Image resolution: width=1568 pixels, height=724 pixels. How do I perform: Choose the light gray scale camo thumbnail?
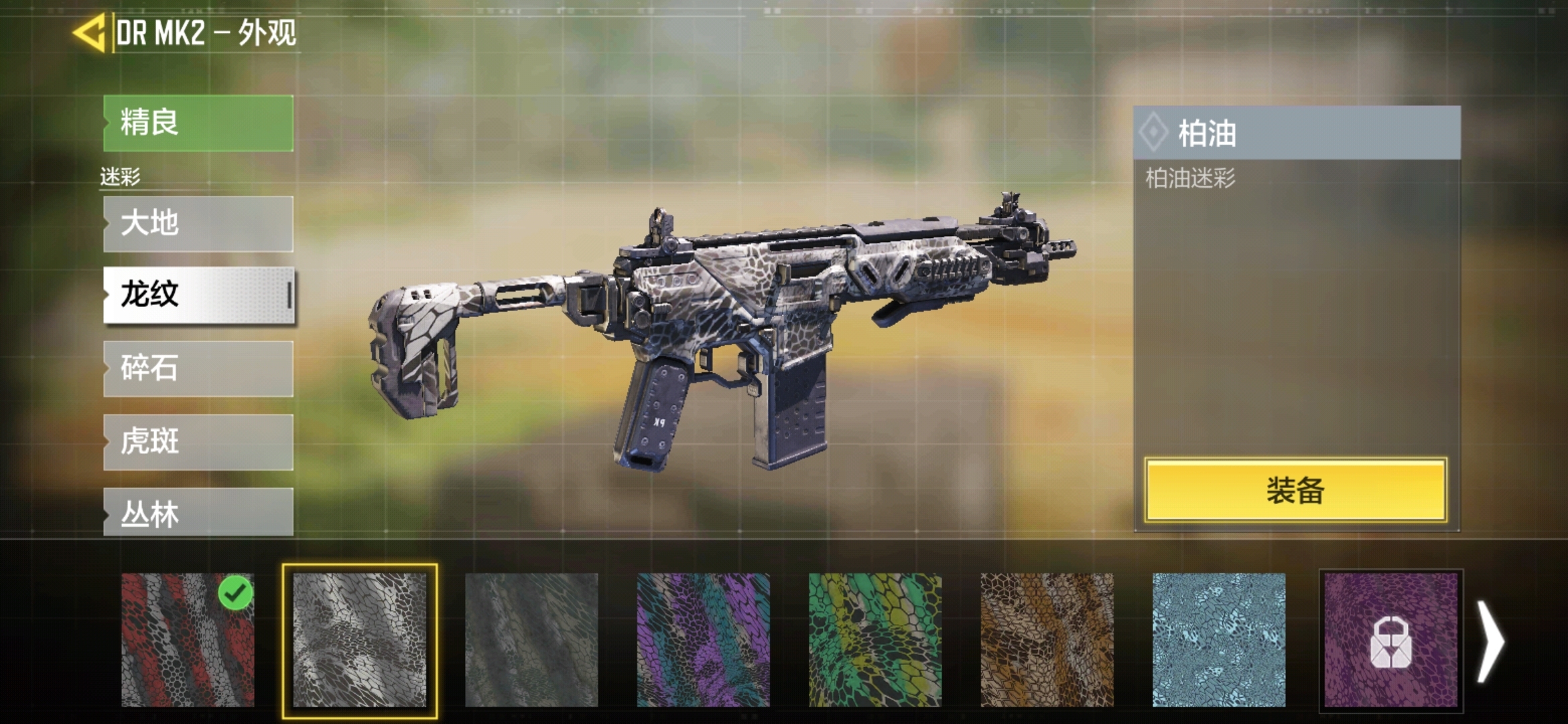[360, 640]
